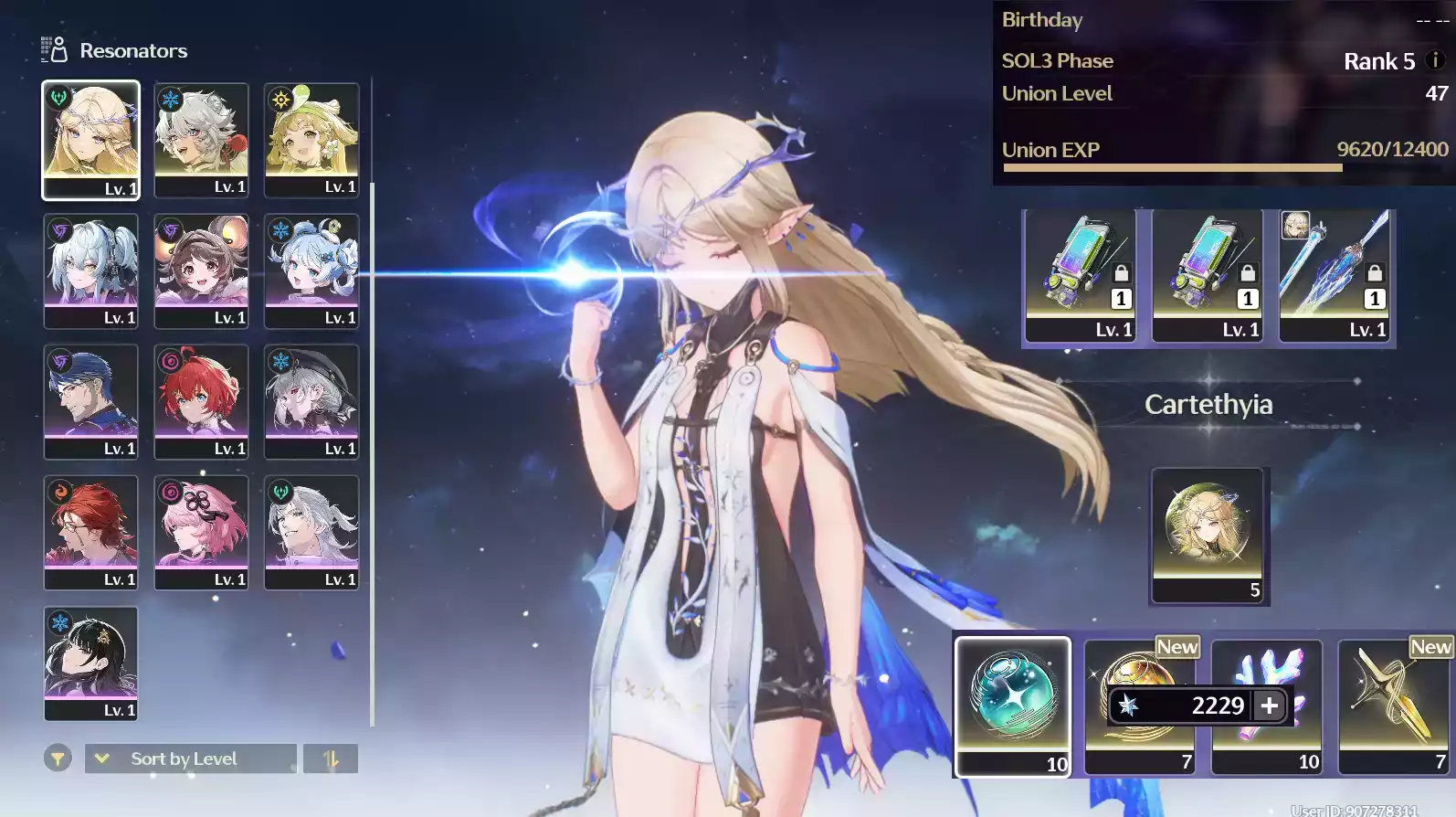Show SOL3 Phase info icon
This screenshot has width=1456, height=817.
1435,60
